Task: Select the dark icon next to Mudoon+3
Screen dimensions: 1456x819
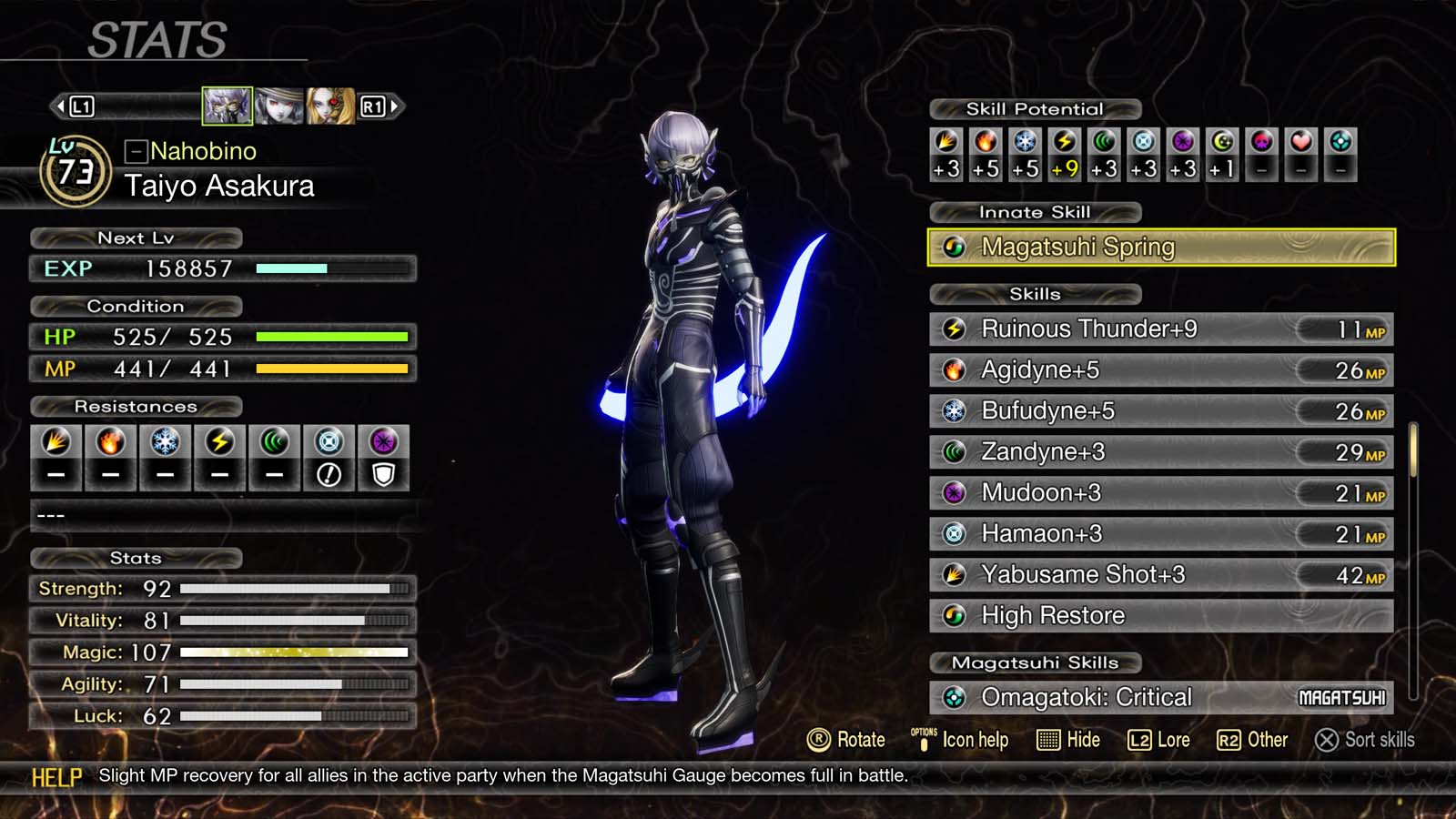Action: (954, 493)
